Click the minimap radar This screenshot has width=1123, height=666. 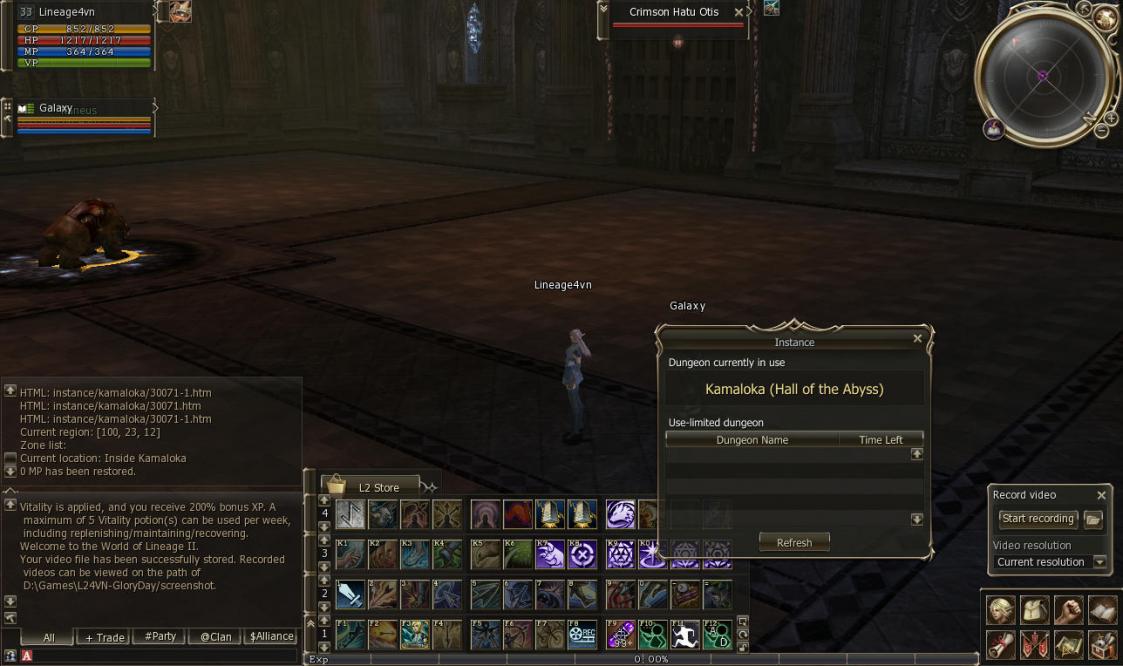tap(1041, 76)
